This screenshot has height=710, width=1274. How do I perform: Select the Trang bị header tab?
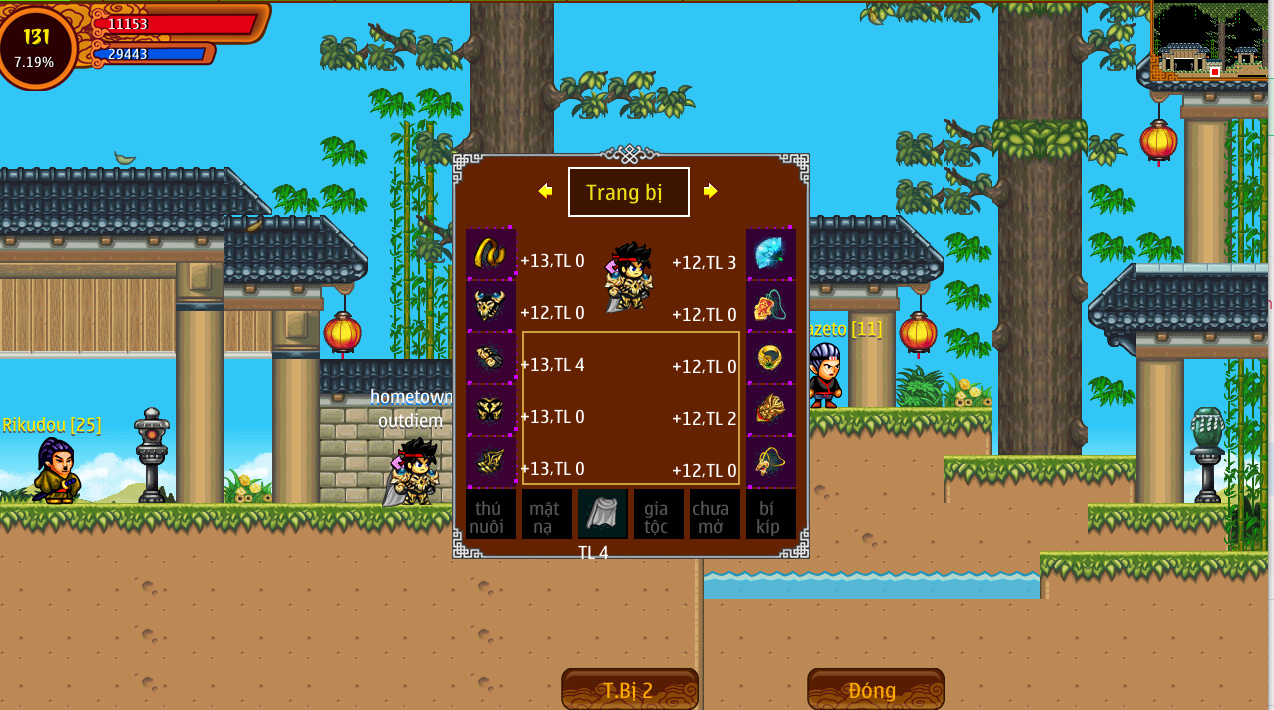tap(628, 192)
